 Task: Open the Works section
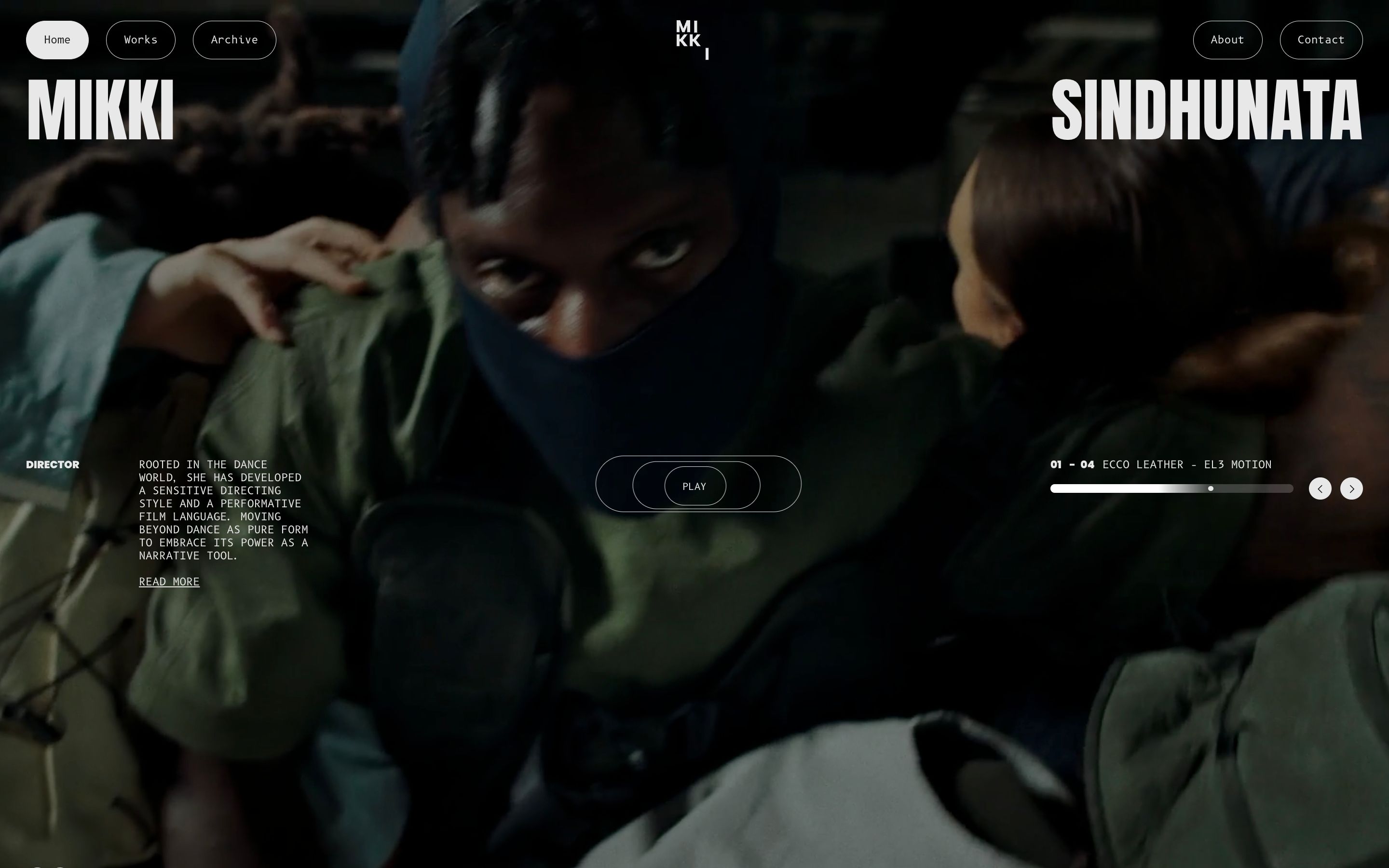coord(141,40)
